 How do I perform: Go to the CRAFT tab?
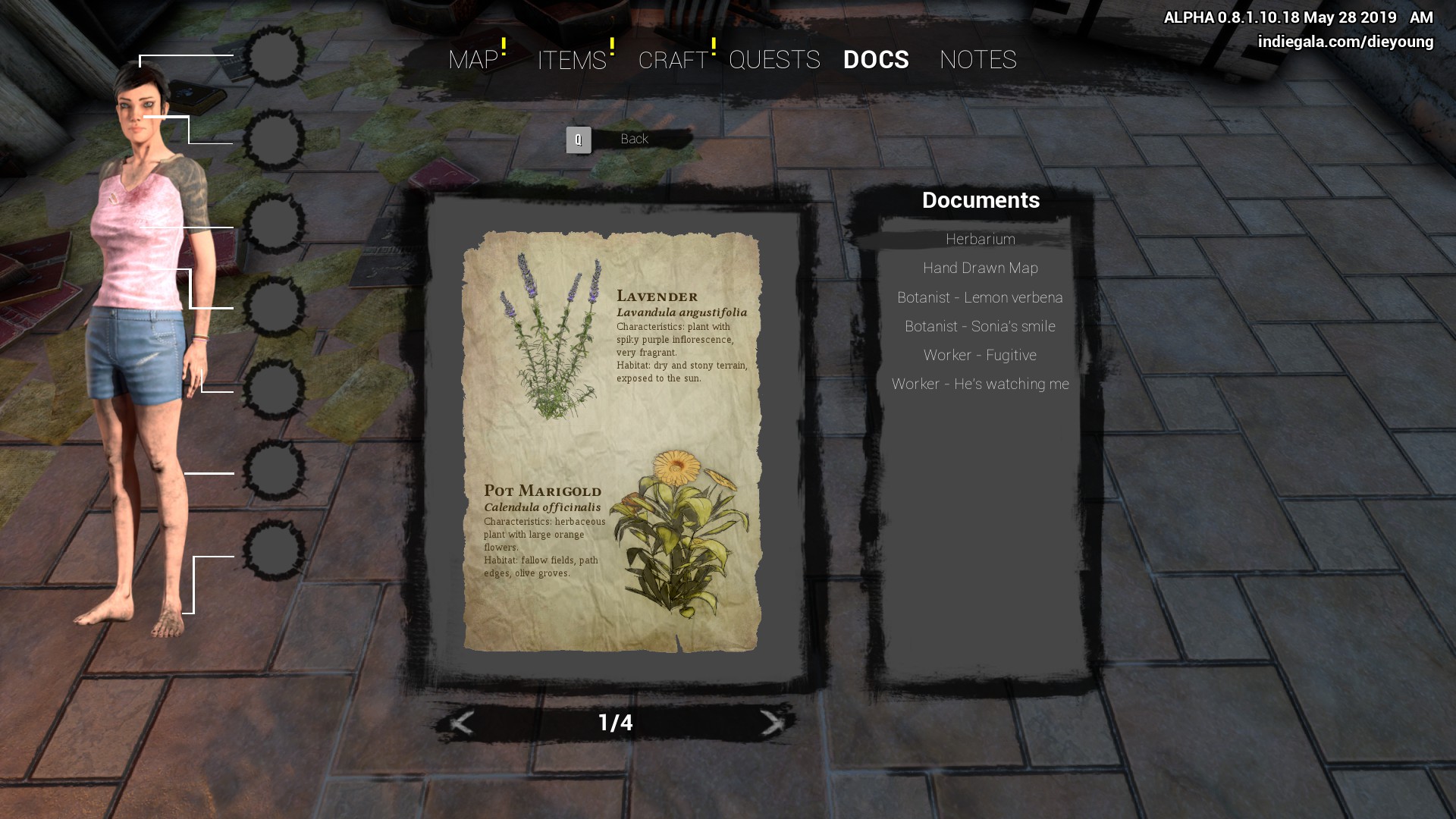pos(673,60)
